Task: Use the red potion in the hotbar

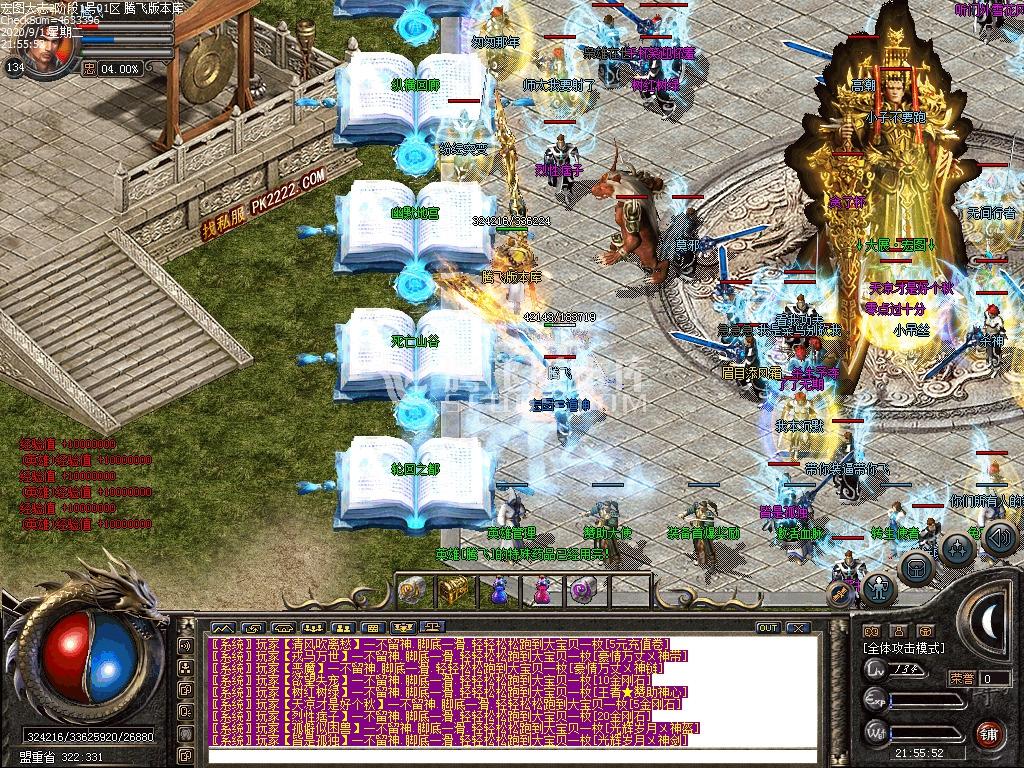Action: coord(541,590)
